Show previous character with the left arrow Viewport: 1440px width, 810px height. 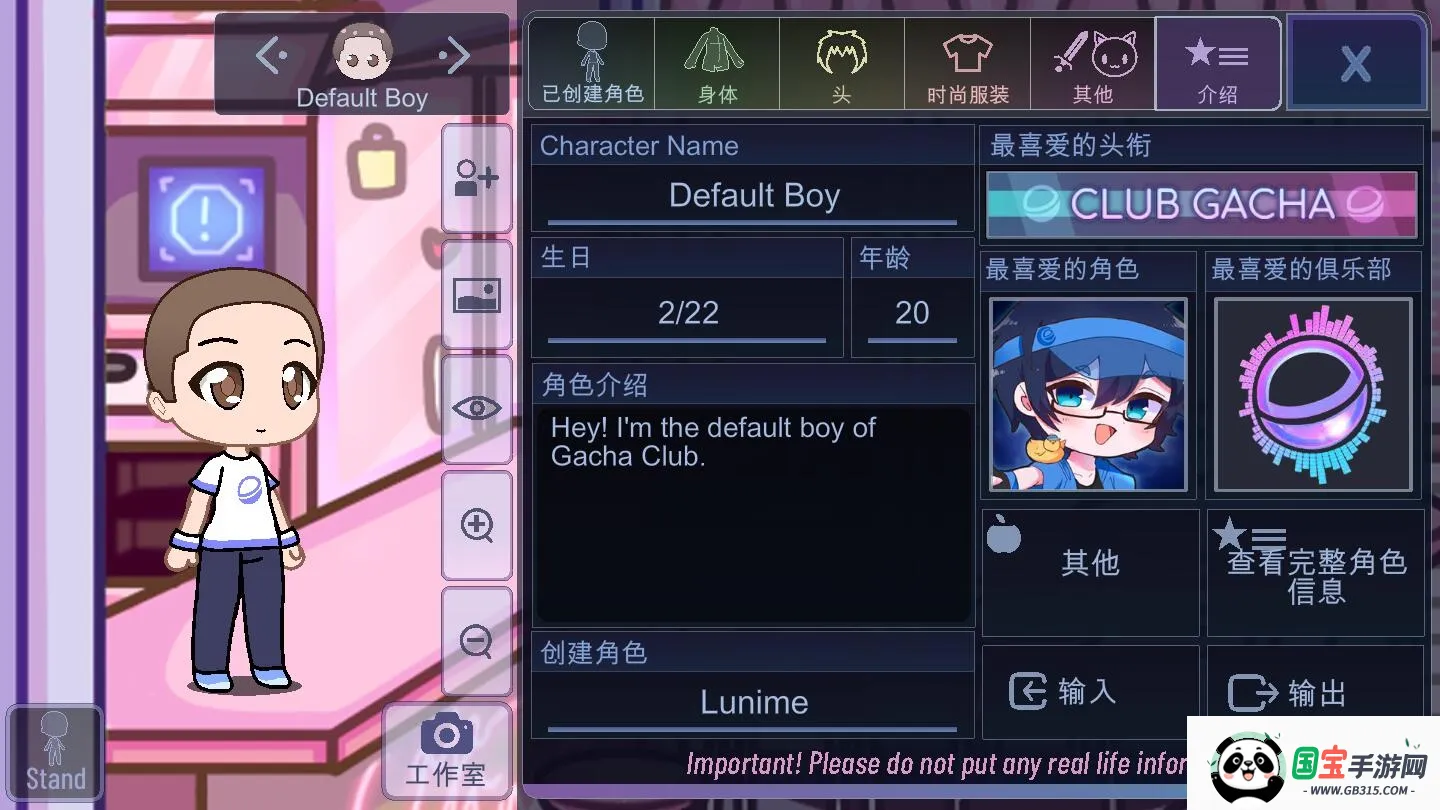click(269, 55)
